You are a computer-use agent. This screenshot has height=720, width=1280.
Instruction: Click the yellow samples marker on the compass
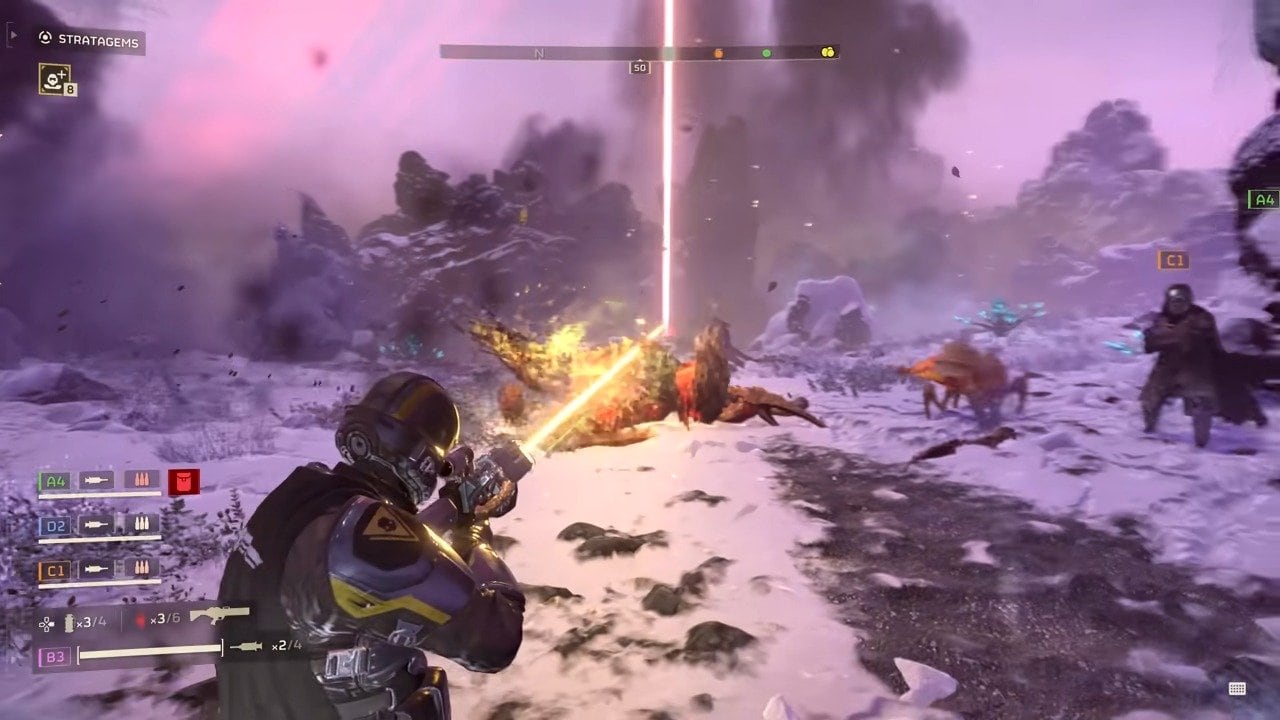pos(830,52)
